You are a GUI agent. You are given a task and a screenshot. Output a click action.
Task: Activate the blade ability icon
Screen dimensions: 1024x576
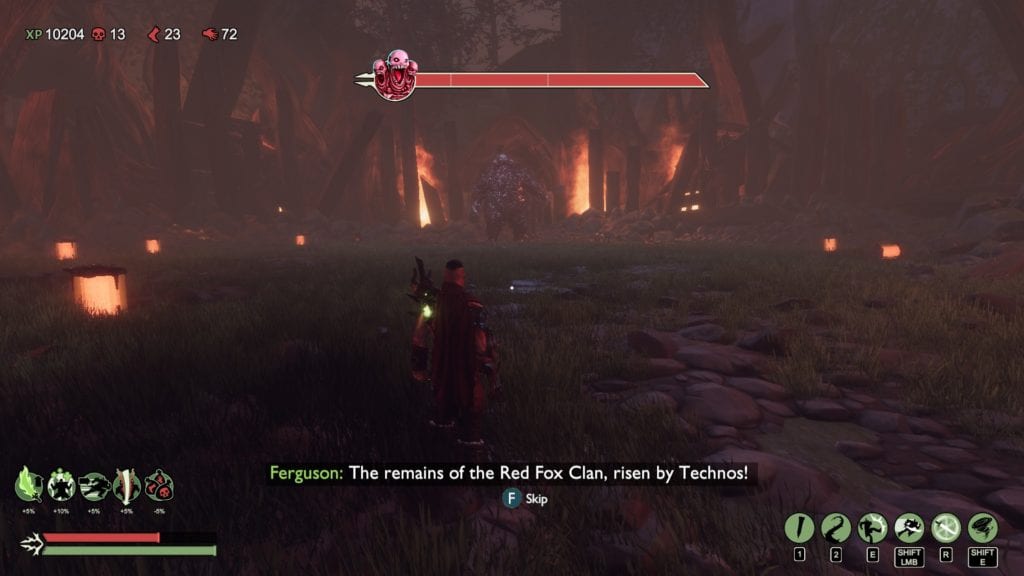pos(800,527)
